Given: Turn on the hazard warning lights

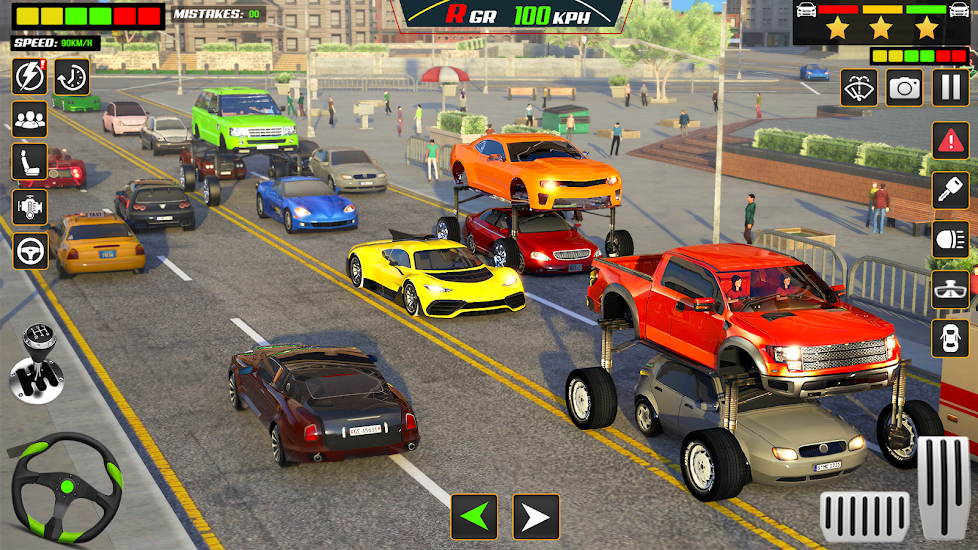Looking at the screenshot, I should [950, 140].
